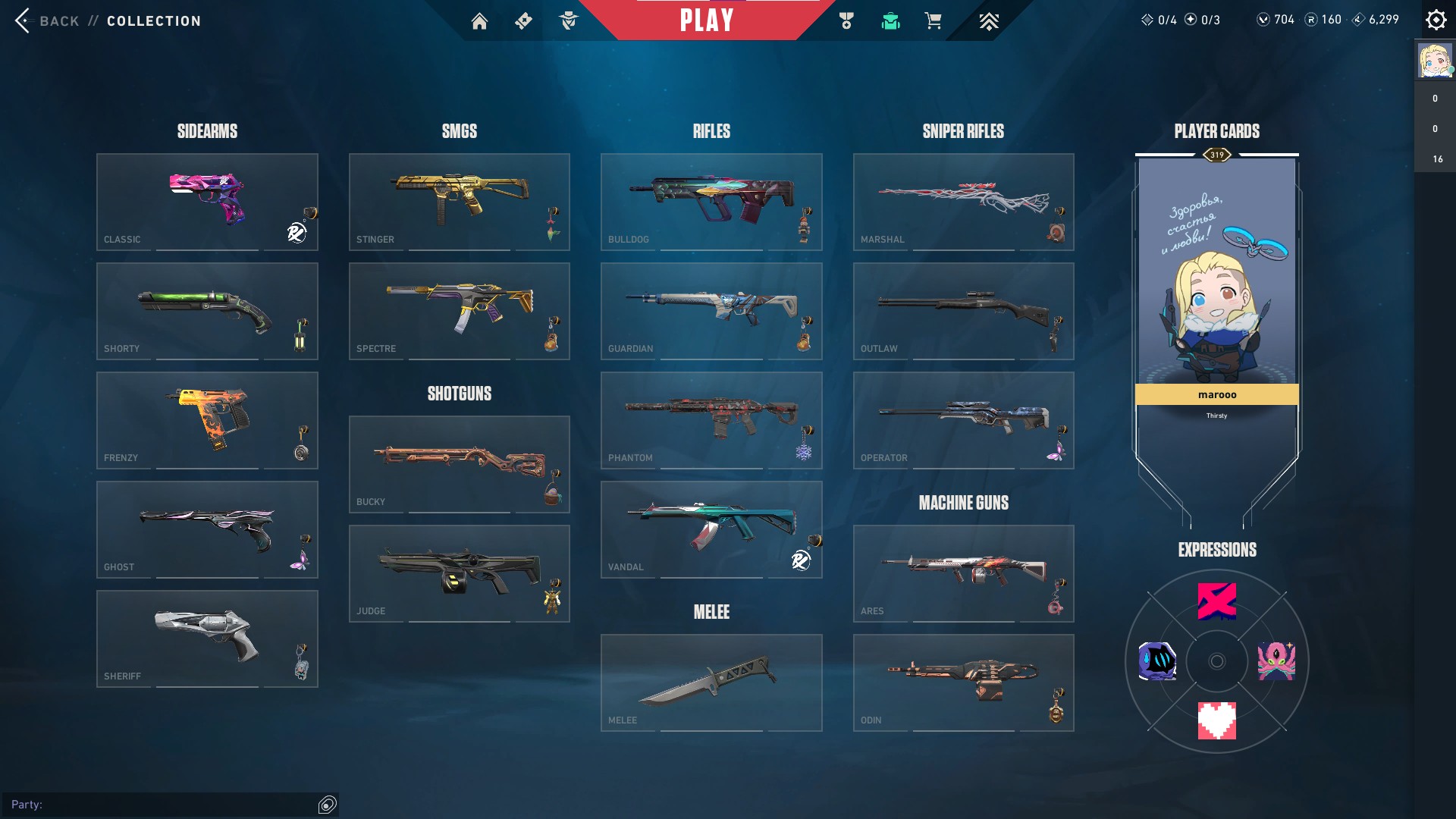
Task: Click the player avatar in the top right
Action: pyautogui.click(x=1433, y=60)
